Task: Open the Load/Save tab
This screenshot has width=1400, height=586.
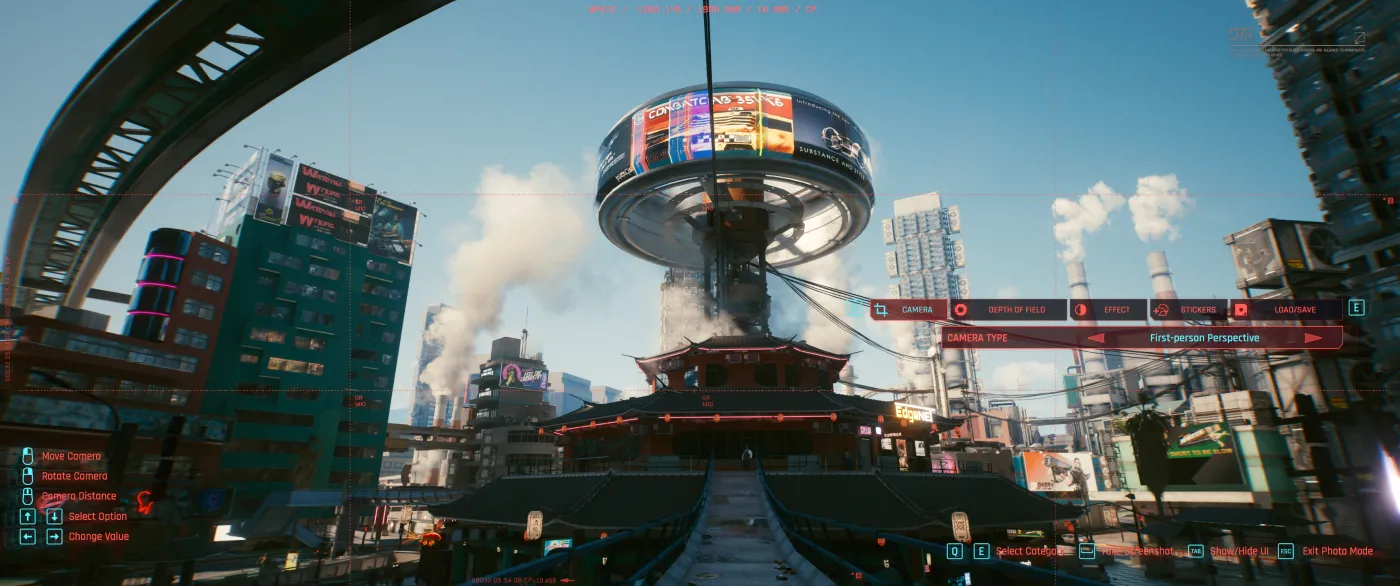Action: click(1285, 310)
